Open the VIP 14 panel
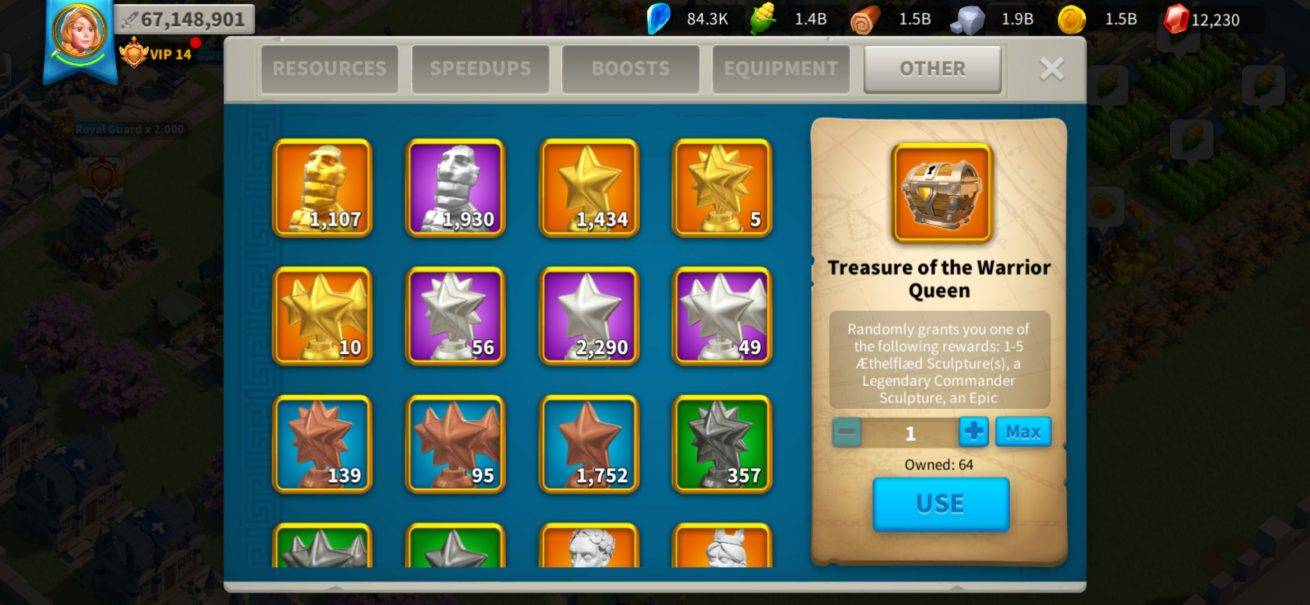The height and width of the screenshot is (605, 1310). pos(156,53)
